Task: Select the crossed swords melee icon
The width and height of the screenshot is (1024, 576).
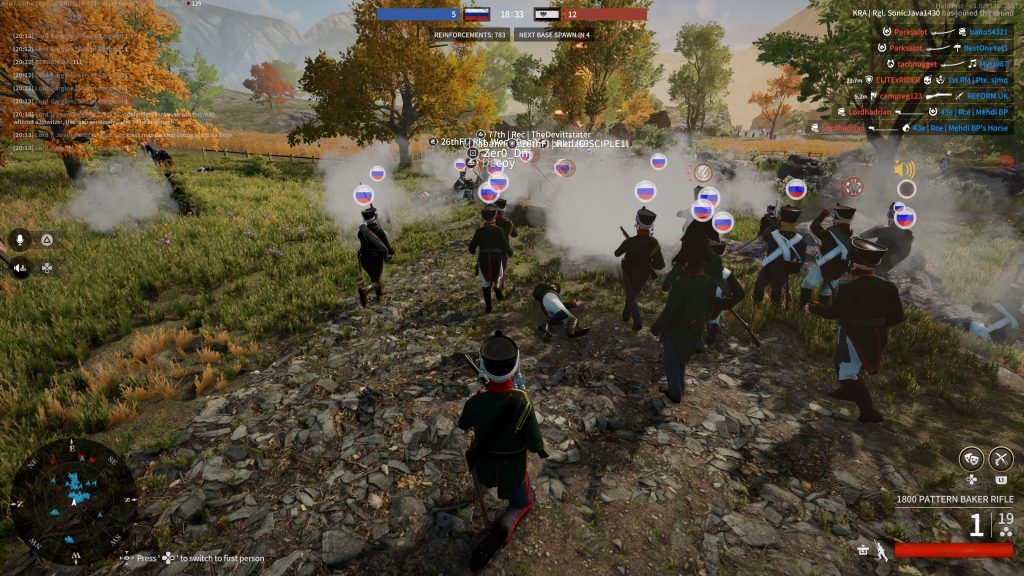Action: click(1001, 459)
